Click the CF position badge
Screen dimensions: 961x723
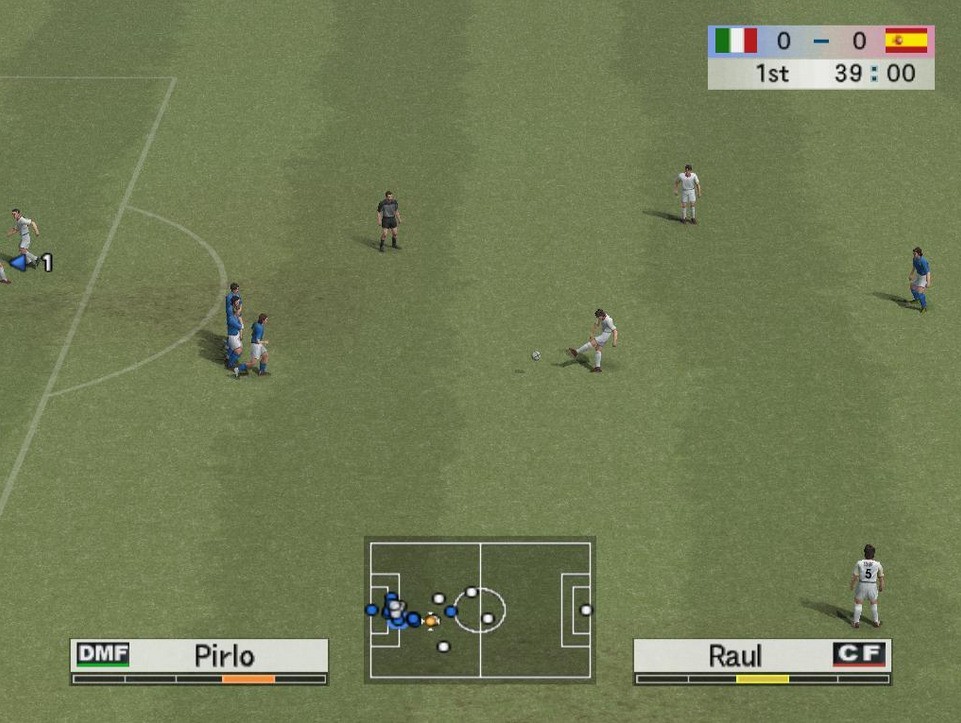[859, 655]
